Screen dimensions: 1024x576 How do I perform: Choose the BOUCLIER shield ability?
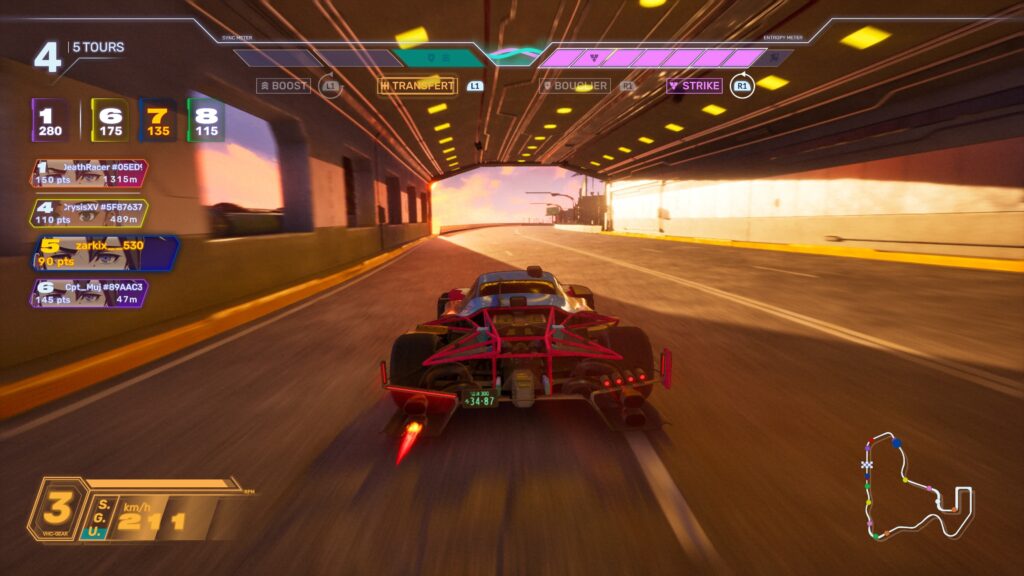575,86
